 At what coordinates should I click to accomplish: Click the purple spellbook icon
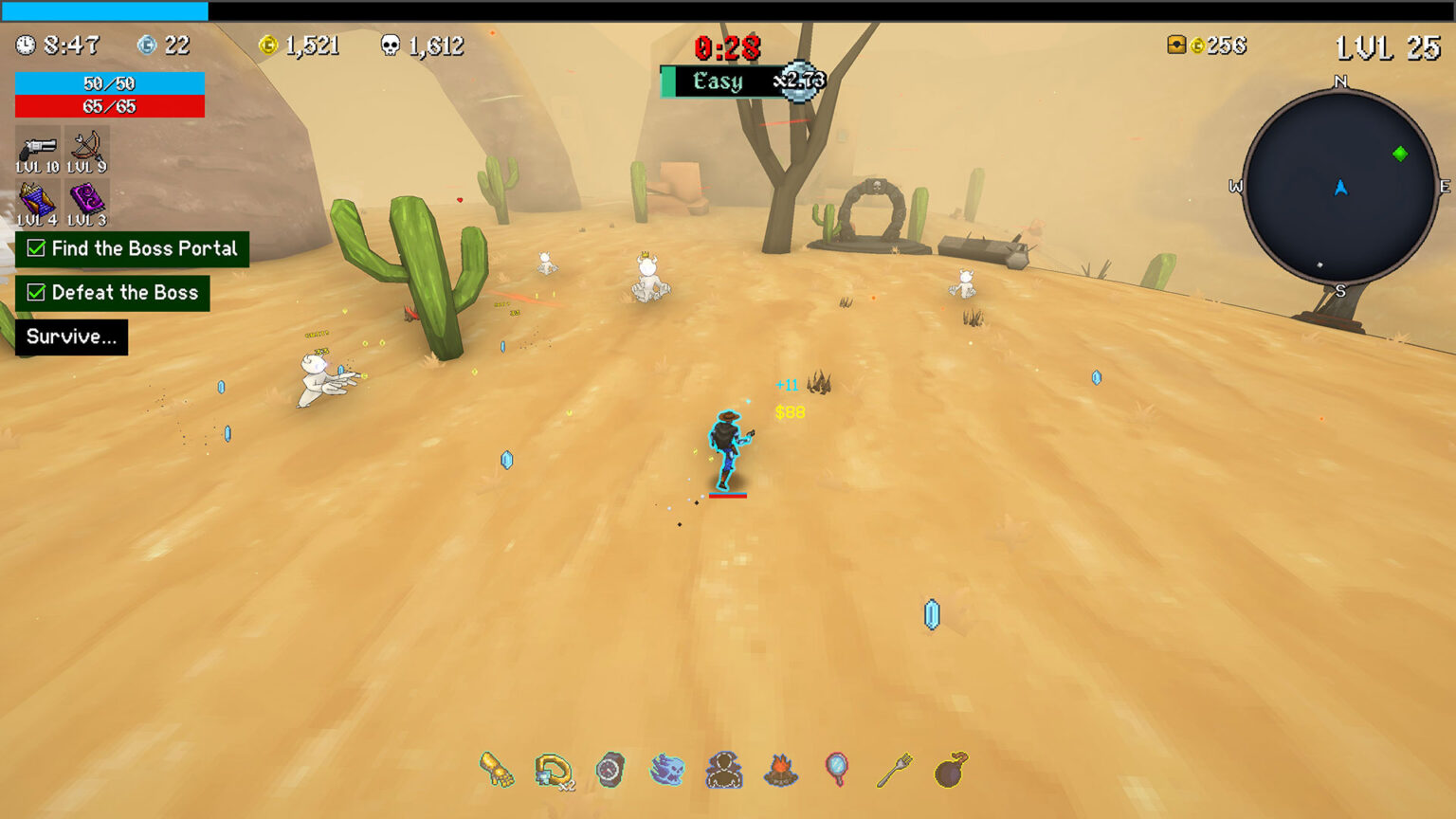click(x=86, y=201)
